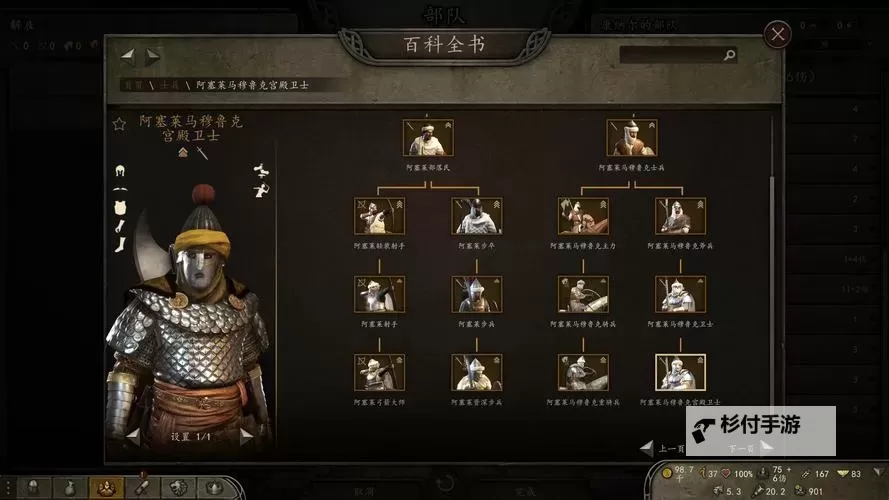Choose the 阿塞莱马穆鲁克主力 troop node

583,216
